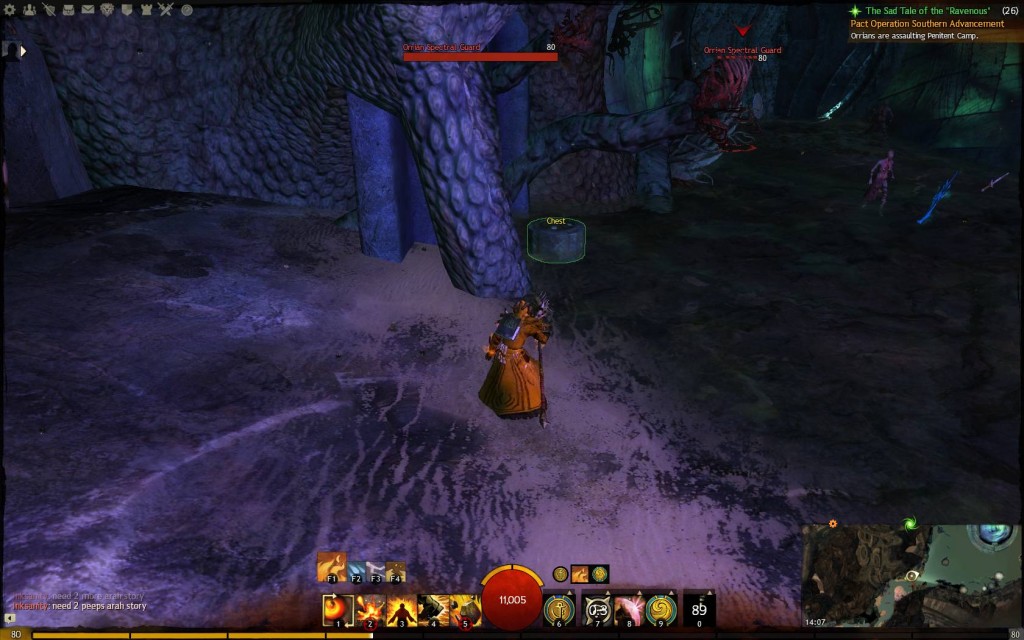Viewport: 1024px width, 640px height.
Task: Click the orange gear above the minimap
Action: pyautogui.click(x=832, y=523)
